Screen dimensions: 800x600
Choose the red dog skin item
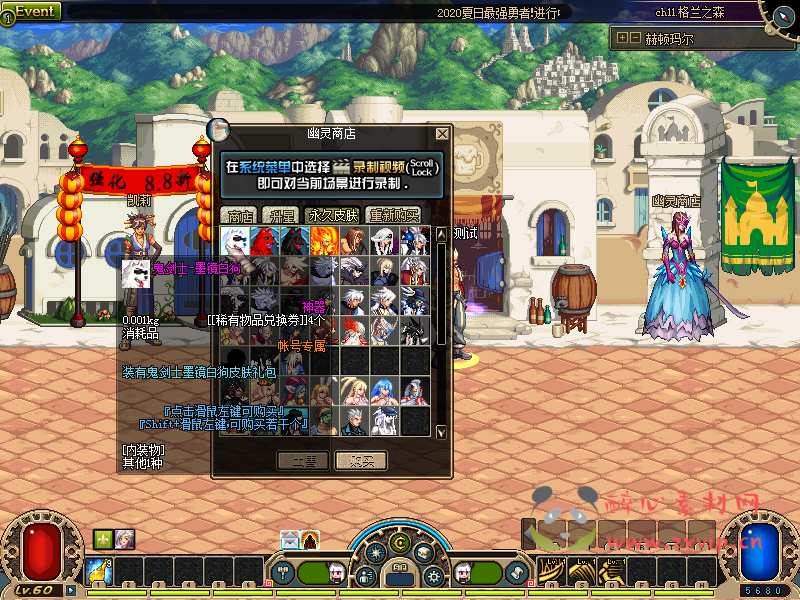pos(264,240)
